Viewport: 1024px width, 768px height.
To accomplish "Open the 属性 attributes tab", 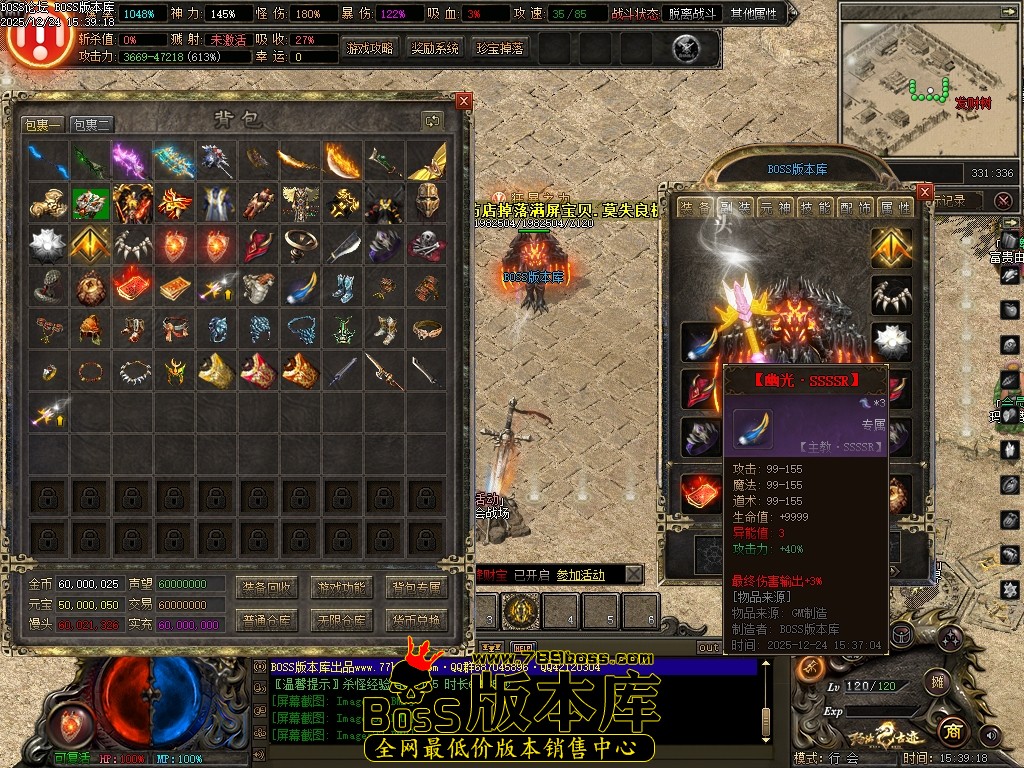I will pyautogui.click(x=895, y=208).
